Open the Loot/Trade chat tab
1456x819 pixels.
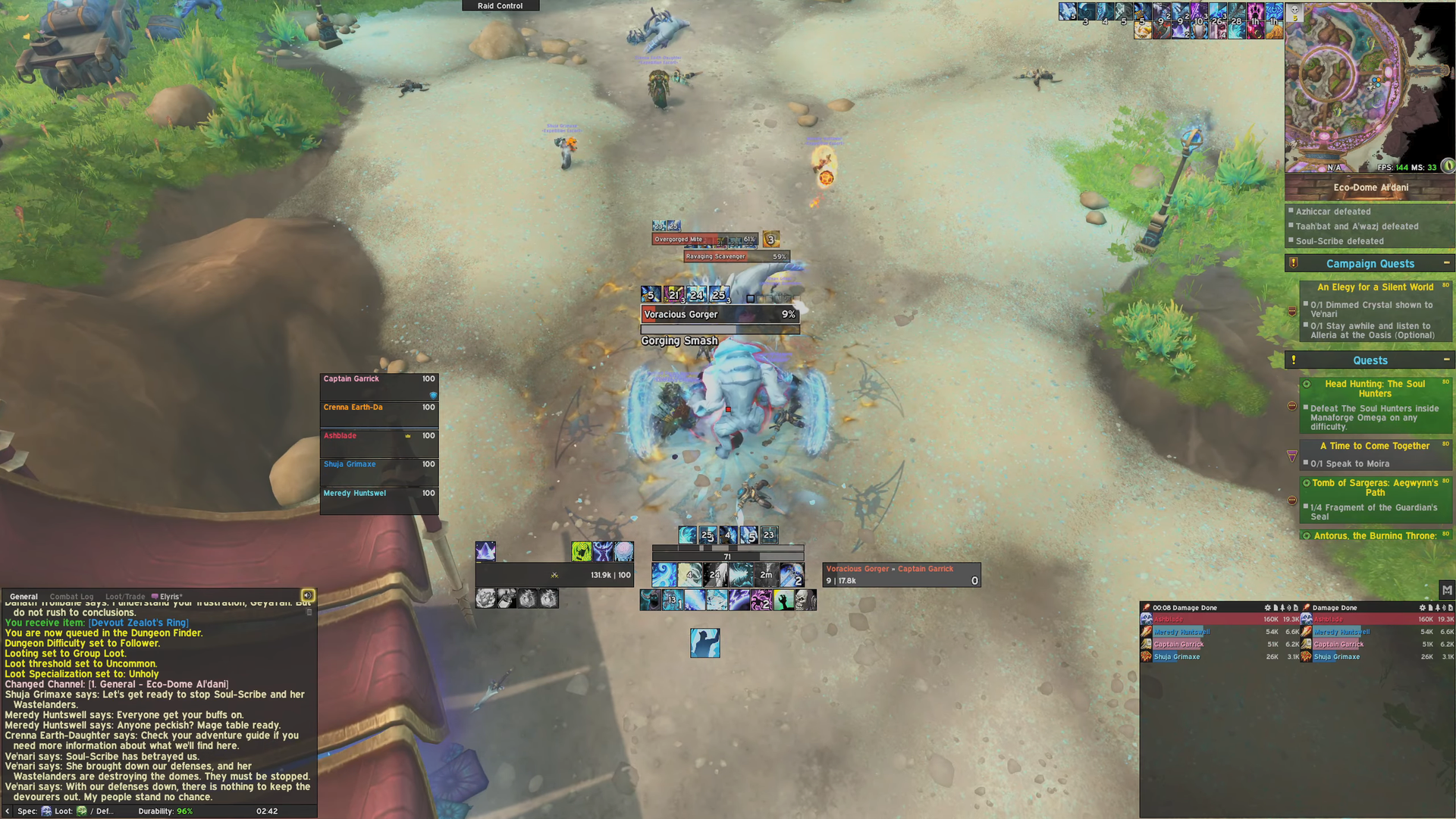tap(125, 597)
